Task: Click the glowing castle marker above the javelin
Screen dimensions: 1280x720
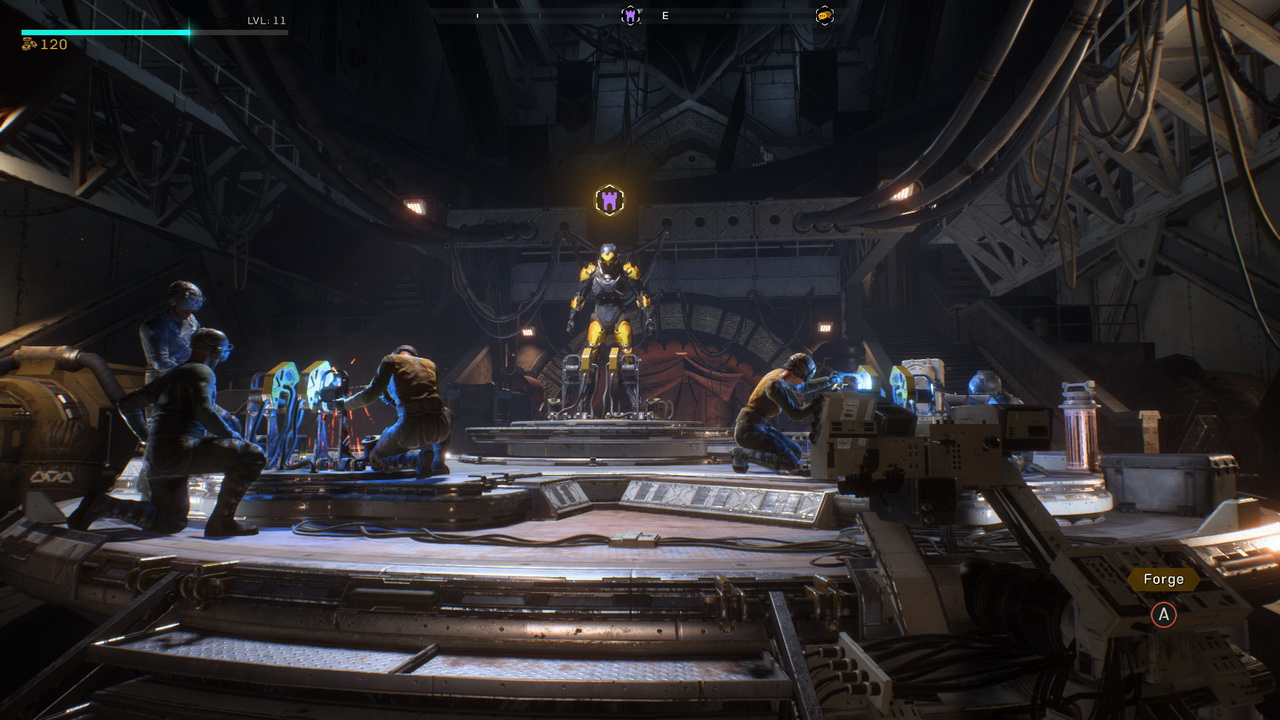Action: pyautogui.click(x=609, y=200)
